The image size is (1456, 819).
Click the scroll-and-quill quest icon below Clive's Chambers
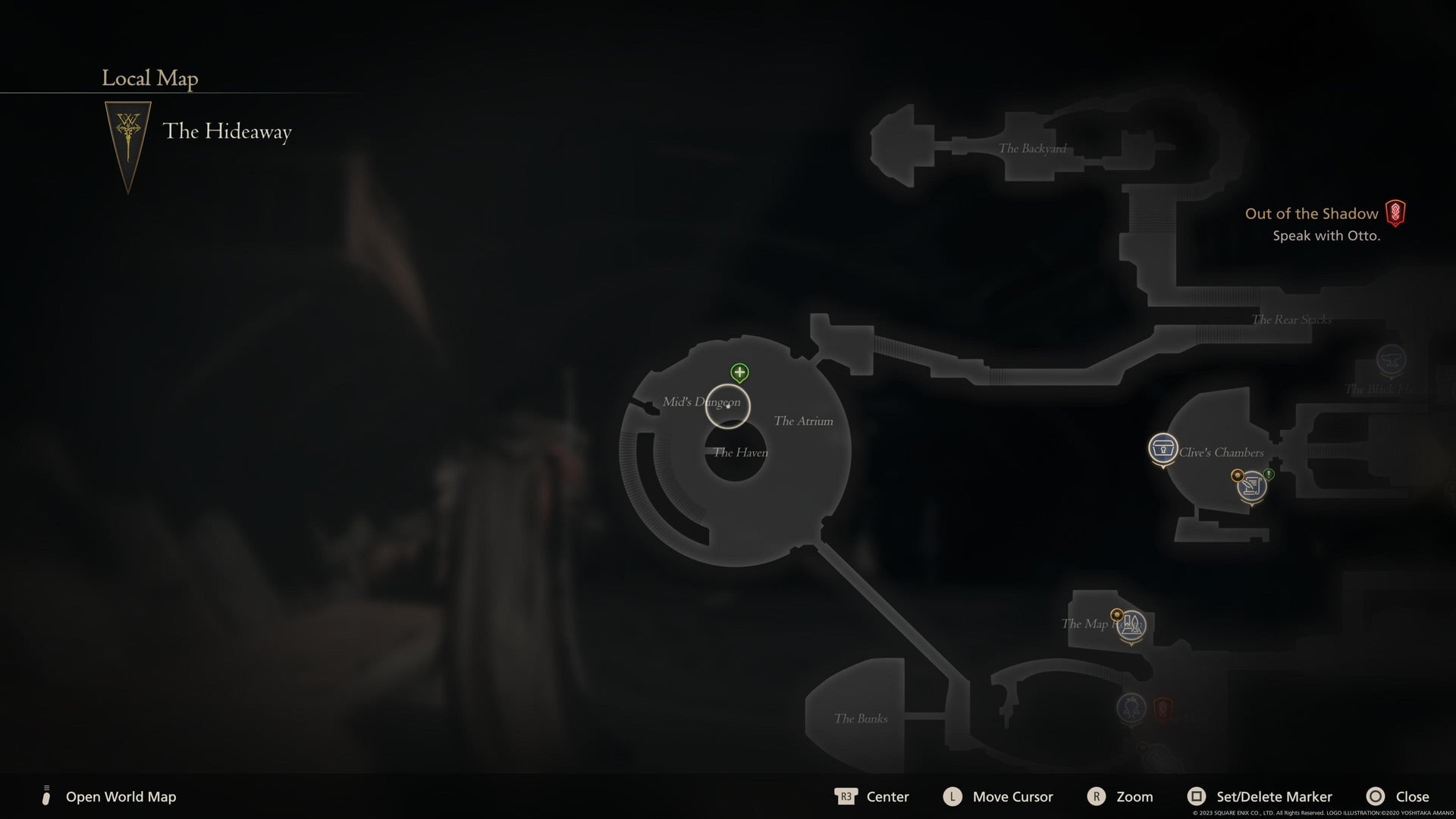(1253, 488)
